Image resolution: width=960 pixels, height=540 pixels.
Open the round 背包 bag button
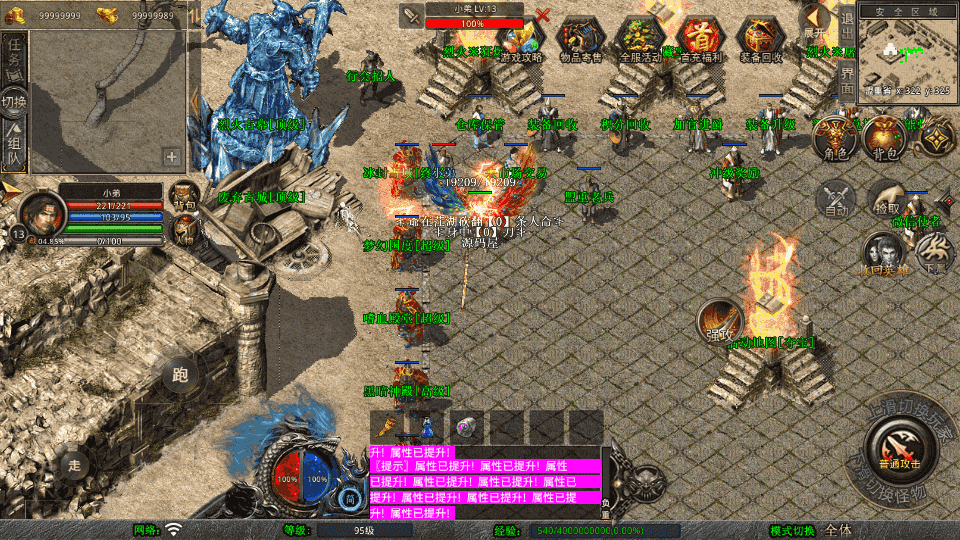pyautogui.click(x=884, y=139)
